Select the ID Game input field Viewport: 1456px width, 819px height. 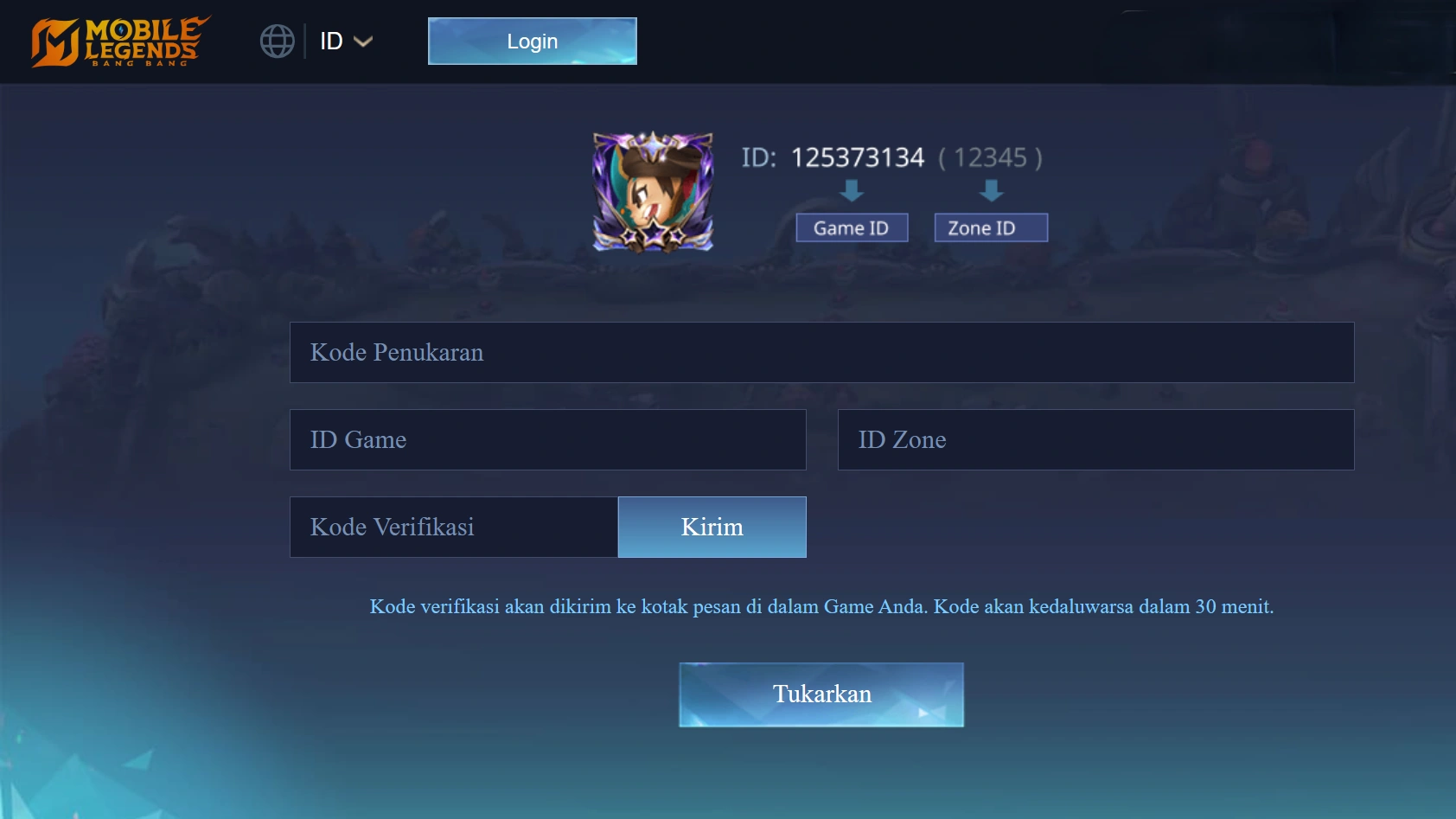pos(547,439)
